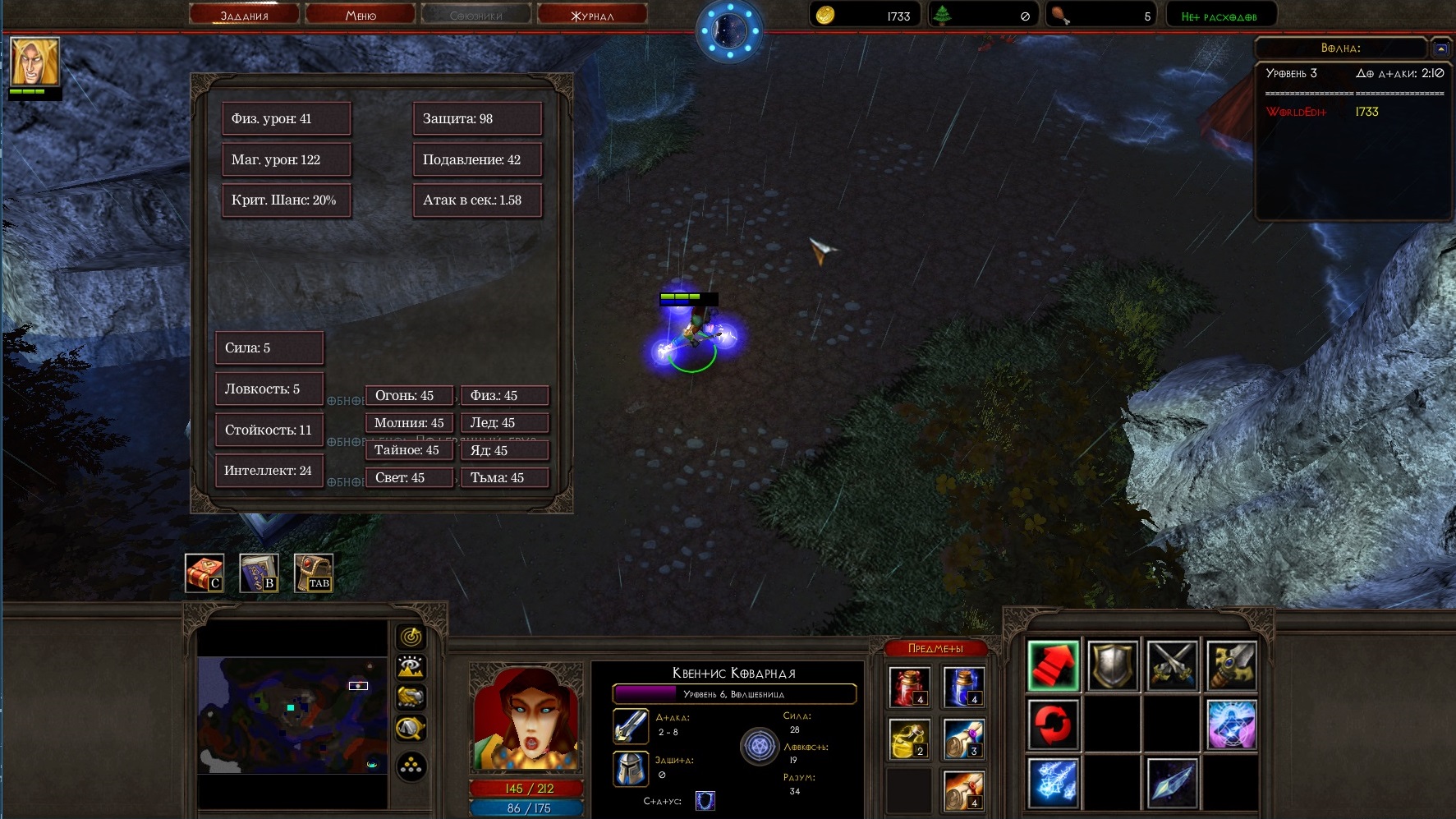Open the Меню game menu
Viewport: 1456px width, 819px height.
pos(361,15)
